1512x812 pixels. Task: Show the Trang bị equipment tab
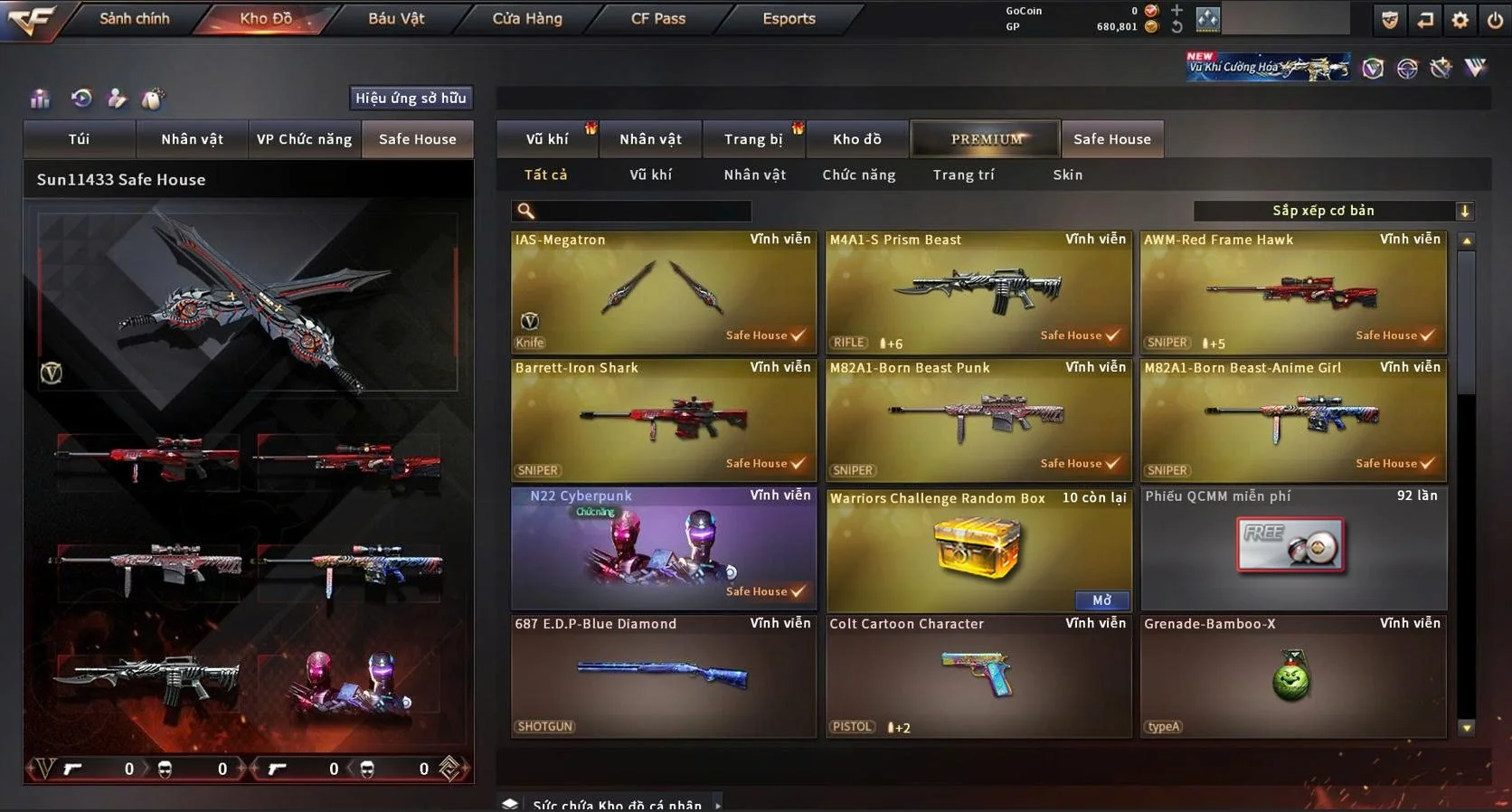coord(753,139)
